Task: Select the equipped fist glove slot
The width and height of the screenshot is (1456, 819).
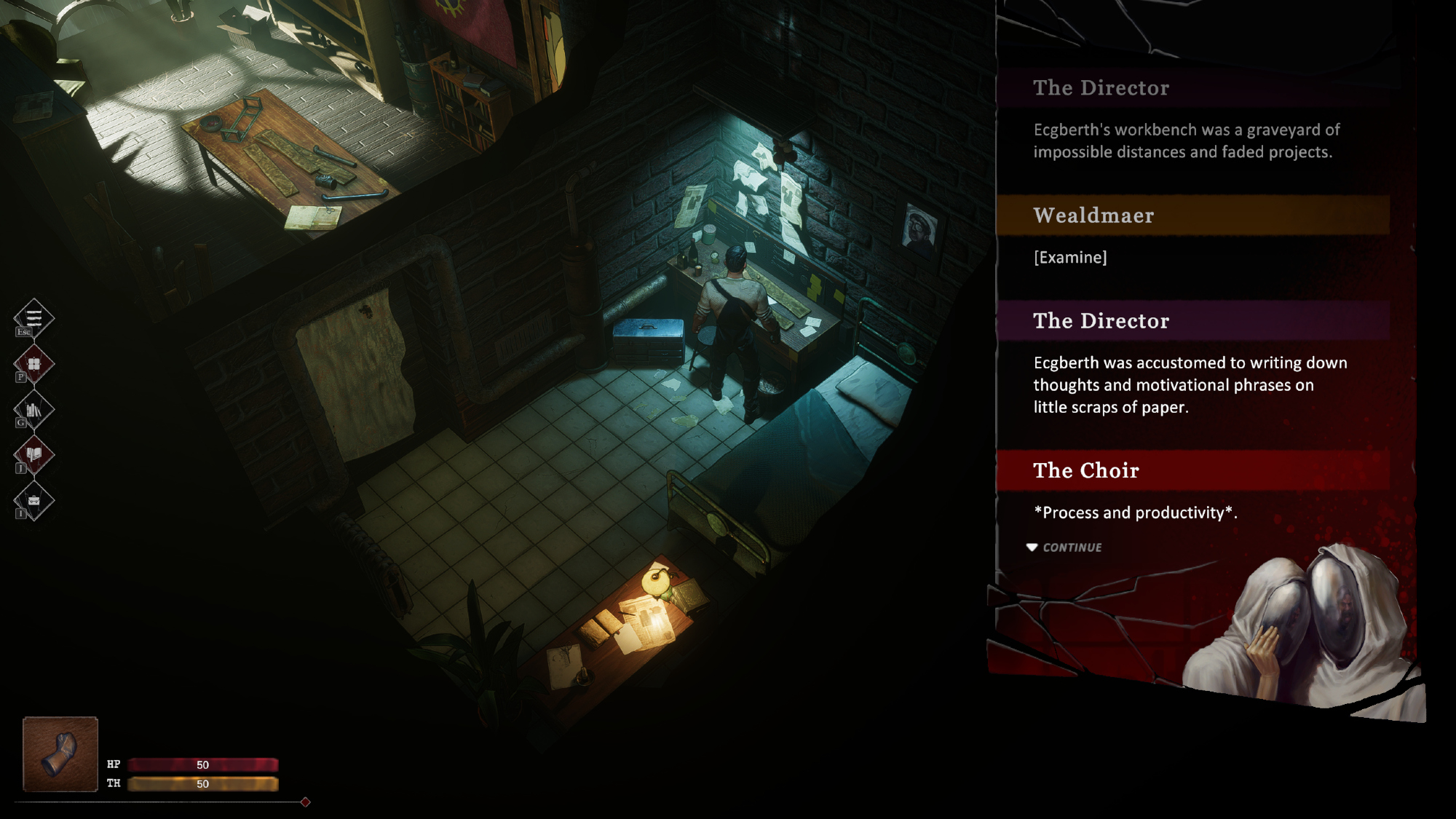Action: pyautogui.click(x=60, y=754)
